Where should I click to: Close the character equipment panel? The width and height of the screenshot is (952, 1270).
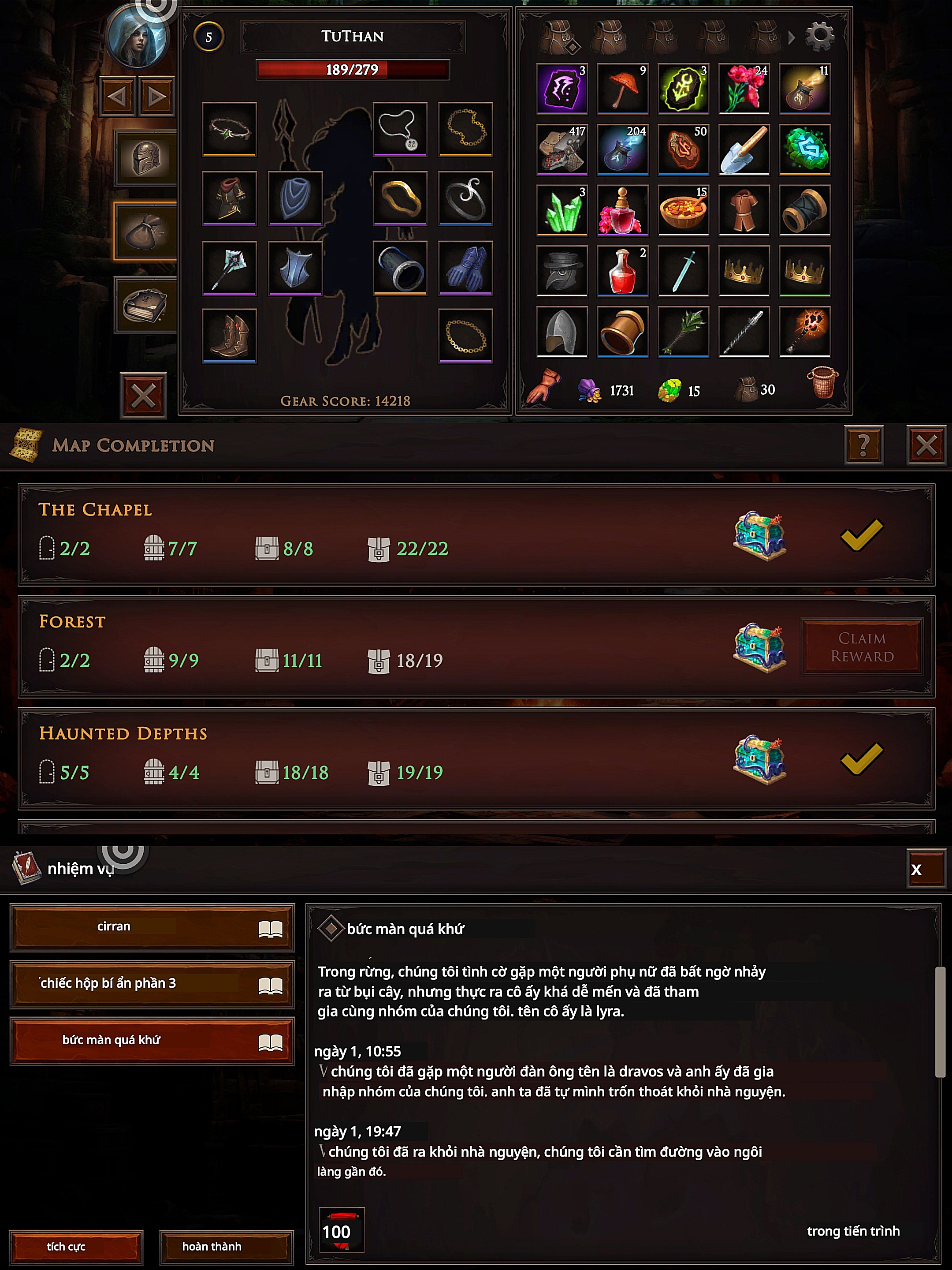pyautogui.click(x=143, y=396)
